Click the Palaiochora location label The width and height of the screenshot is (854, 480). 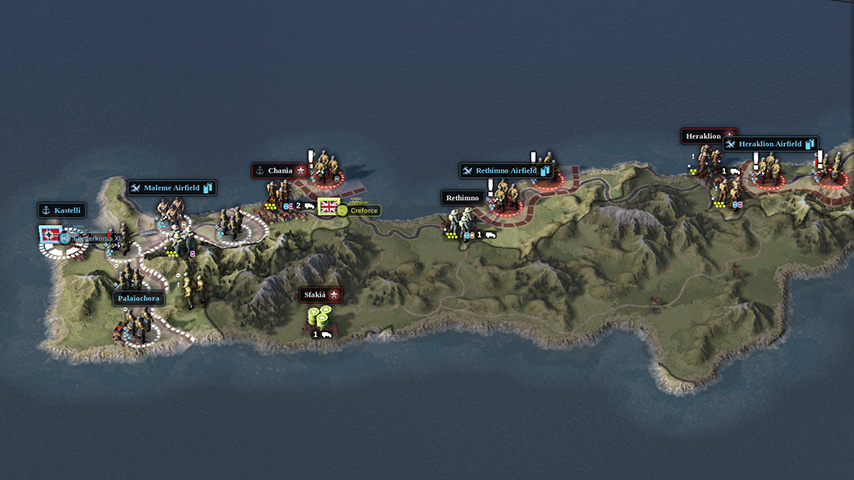[x=138, y=298]
